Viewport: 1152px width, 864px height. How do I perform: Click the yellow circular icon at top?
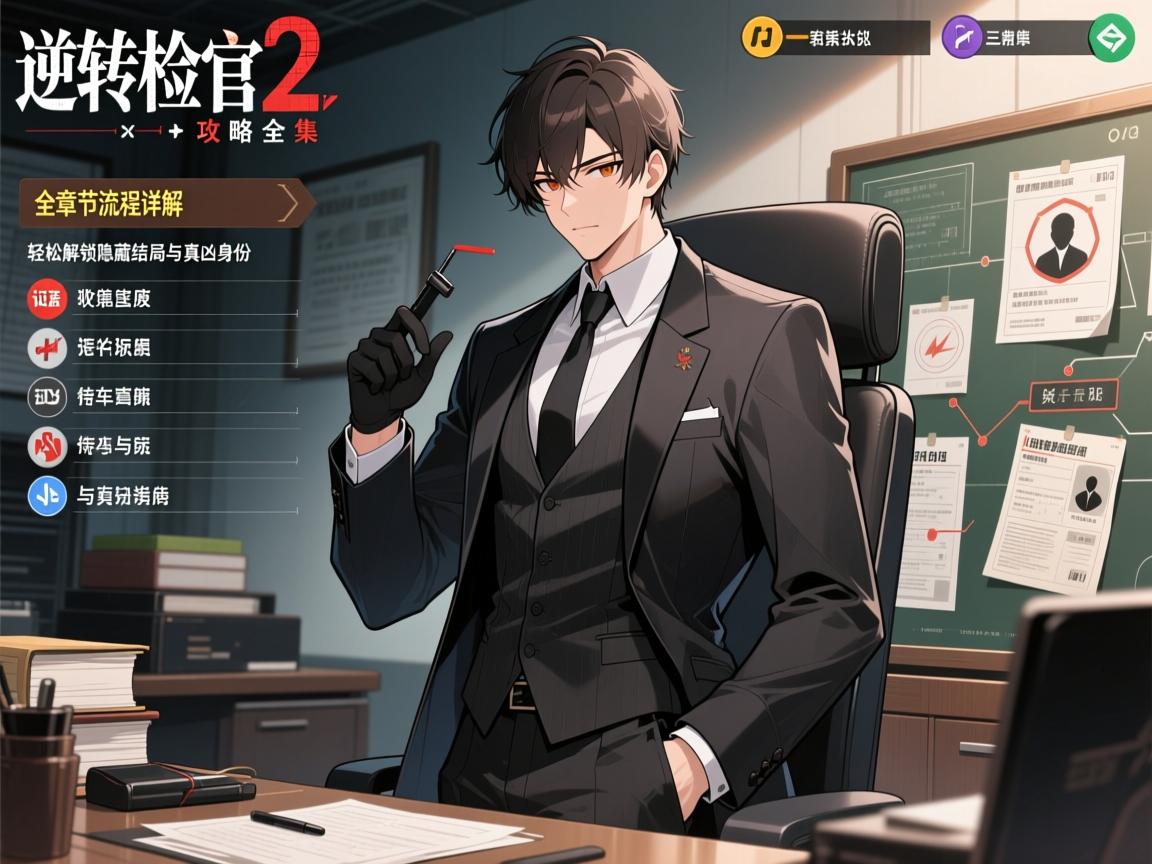(x=762, y=38)
